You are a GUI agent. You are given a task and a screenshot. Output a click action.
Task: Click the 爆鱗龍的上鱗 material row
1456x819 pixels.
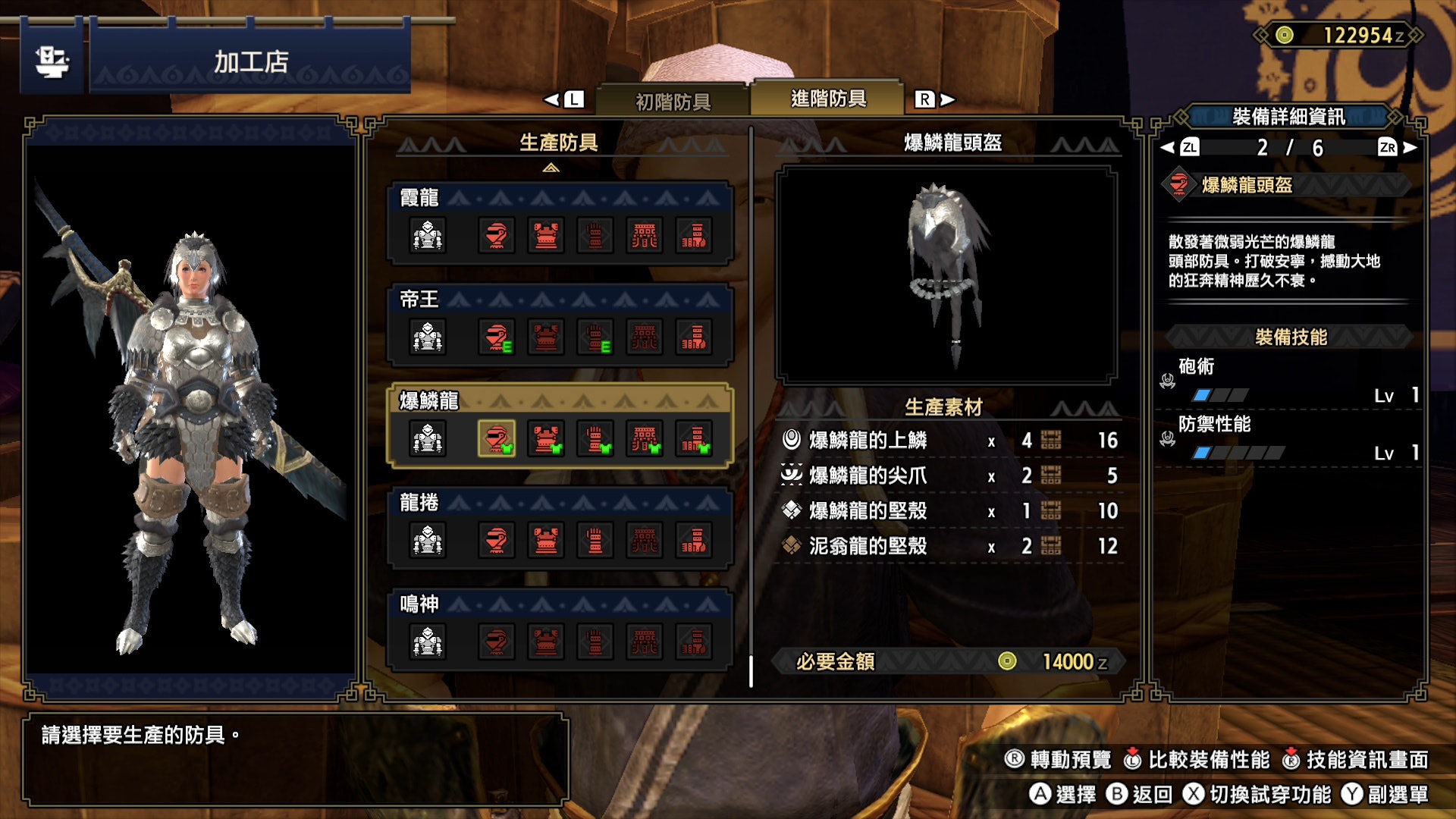(x=948, y=441)
